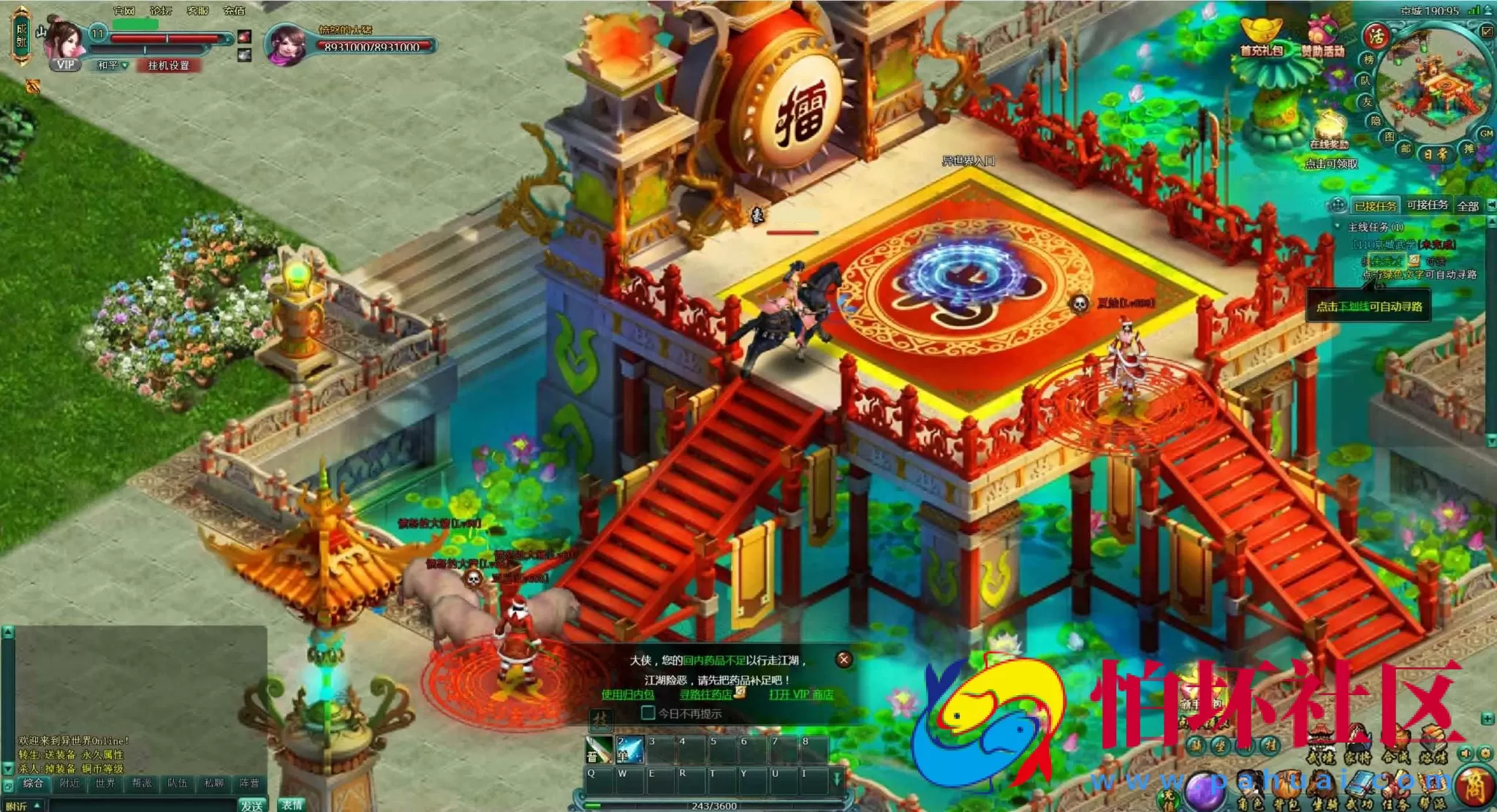The image size is (1497, 812).
Task: Activate the blue skill in slot 2
Action: [x=630, y=749]
